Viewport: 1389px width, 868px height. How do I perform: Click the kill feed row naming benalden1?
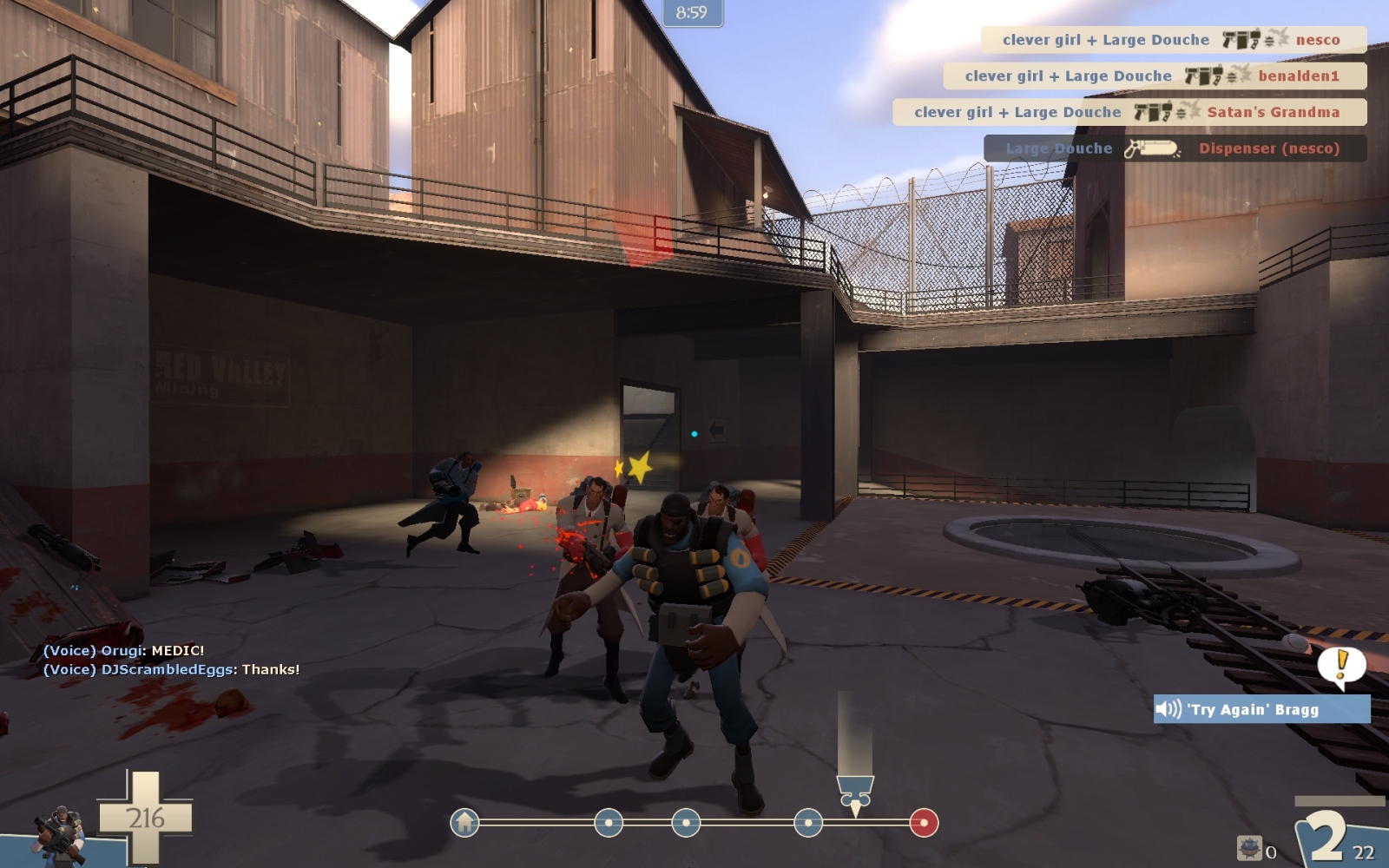tap(1154, 76)
